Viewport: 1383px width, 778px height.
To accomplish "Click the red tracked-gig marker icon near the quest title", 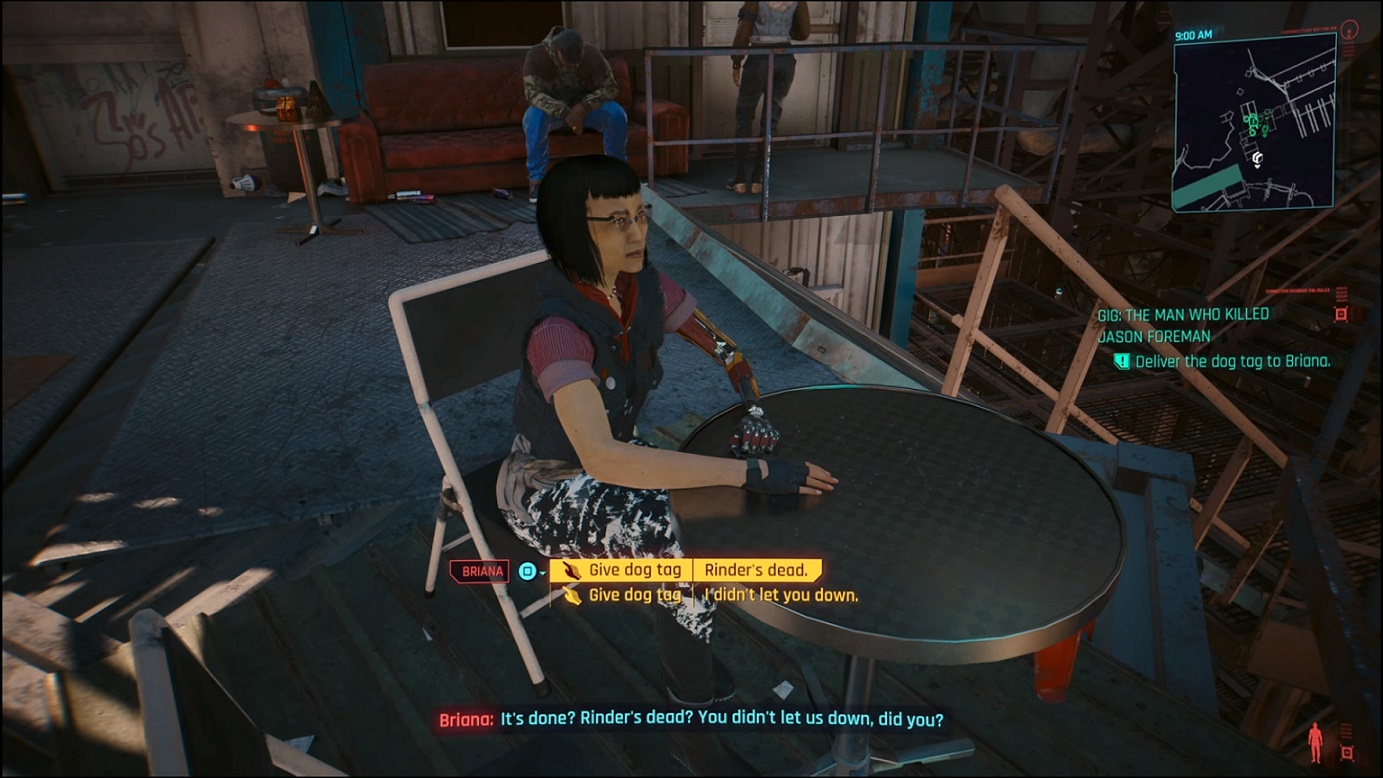I will (x=1341, y=314).
